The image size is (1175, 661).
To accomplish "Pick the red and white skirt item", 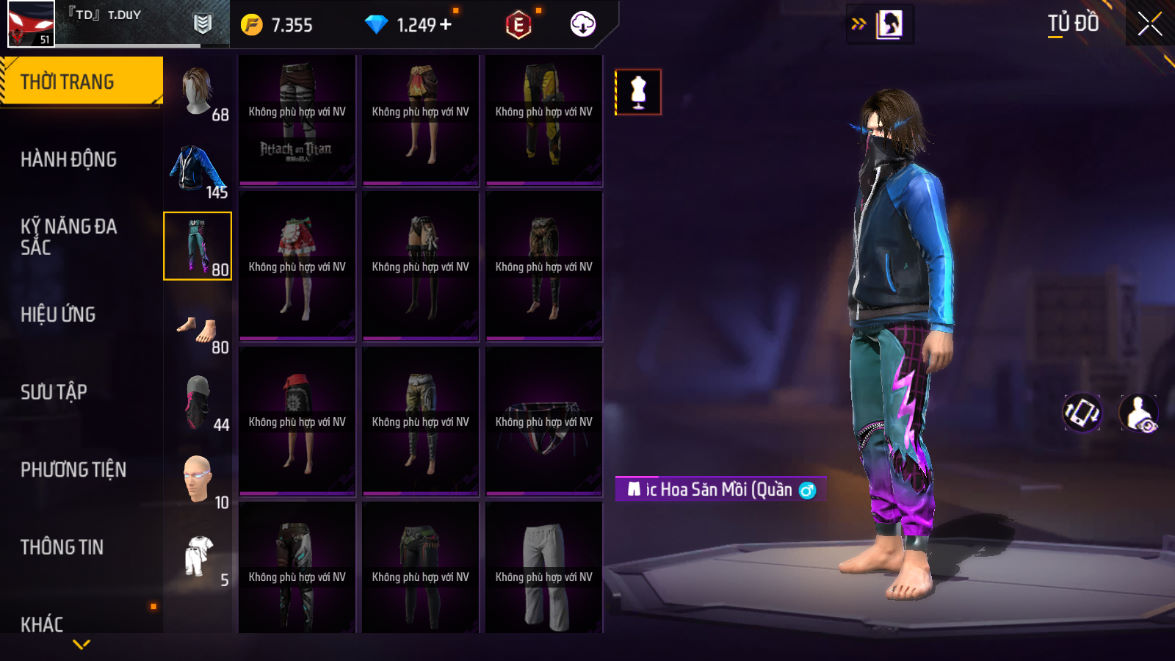I will [297, 265].
